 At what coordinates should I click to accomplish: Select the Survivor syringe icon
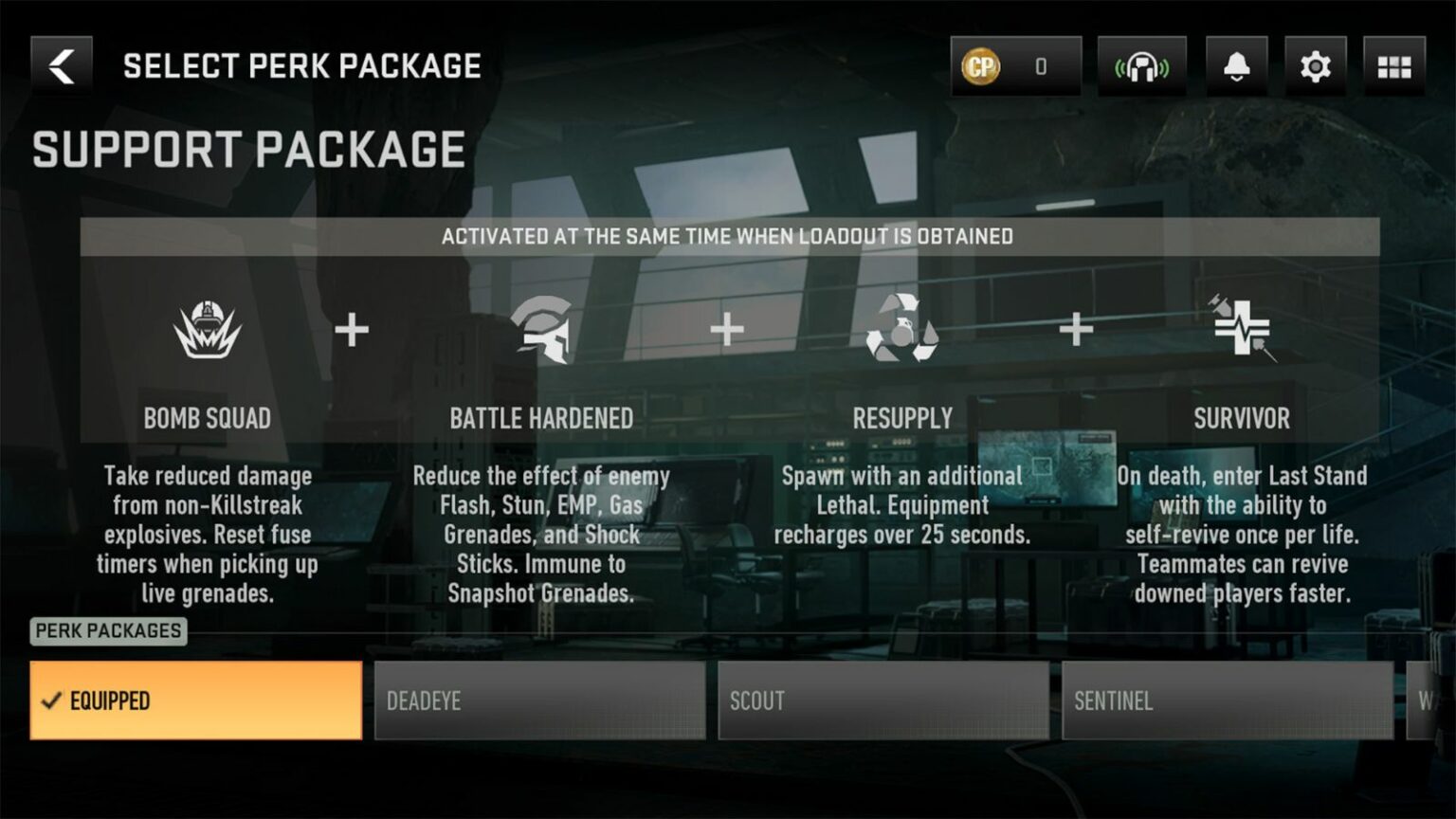(x=1242, y=330)
